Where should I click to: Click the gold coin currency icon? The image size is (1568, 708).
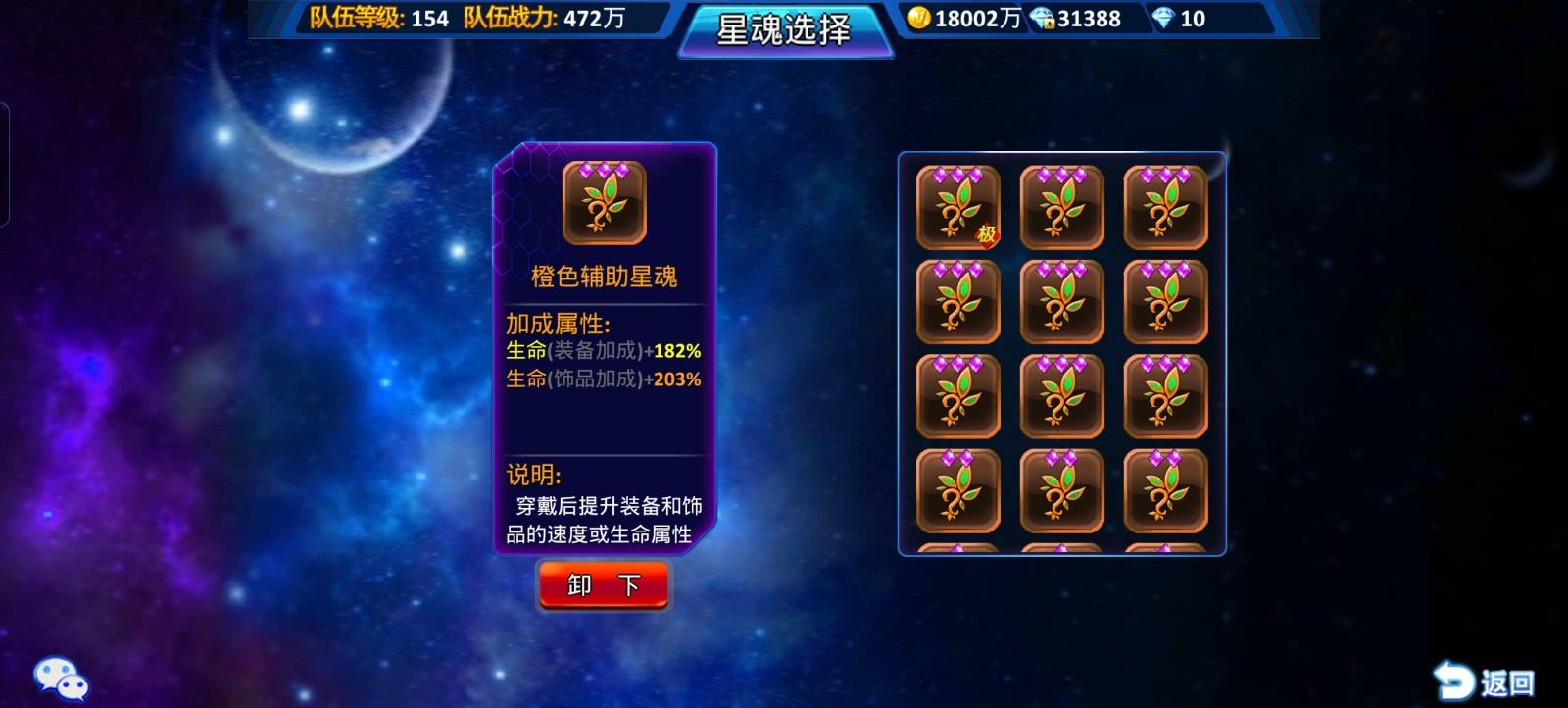[x=922, y=17]
